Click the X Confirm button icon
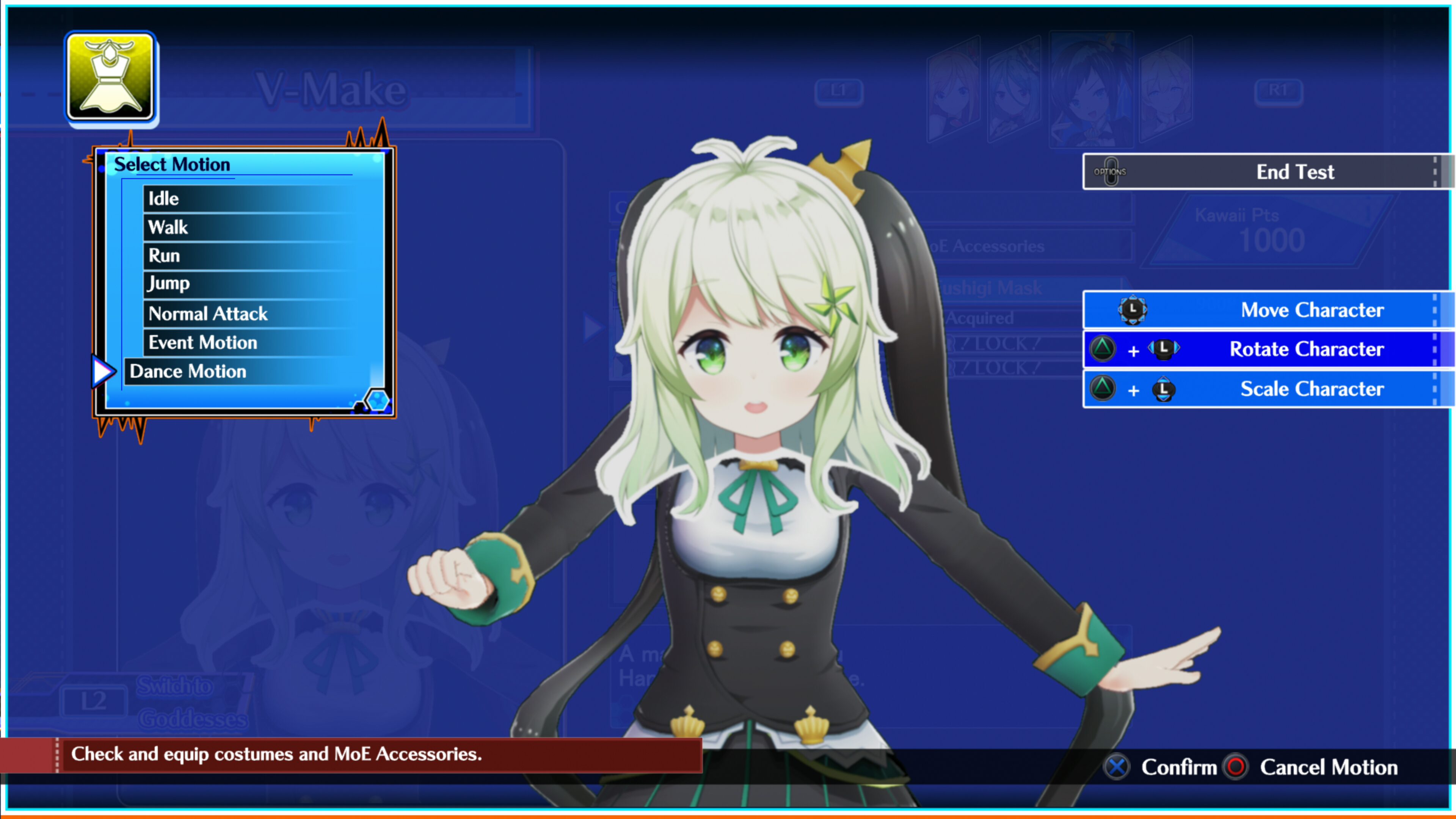 click(1116, 767)
